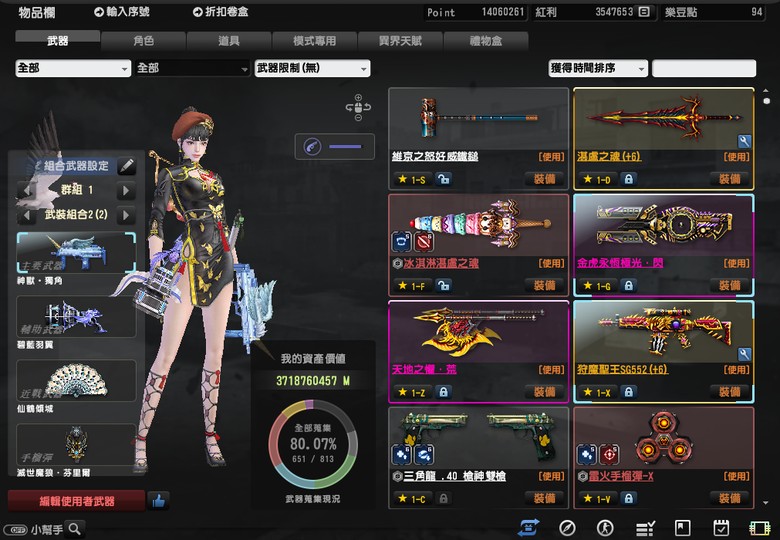This screenshot has height=540, width=780.
Task: Switch to the 角色 tab
Action: [143, 41]
